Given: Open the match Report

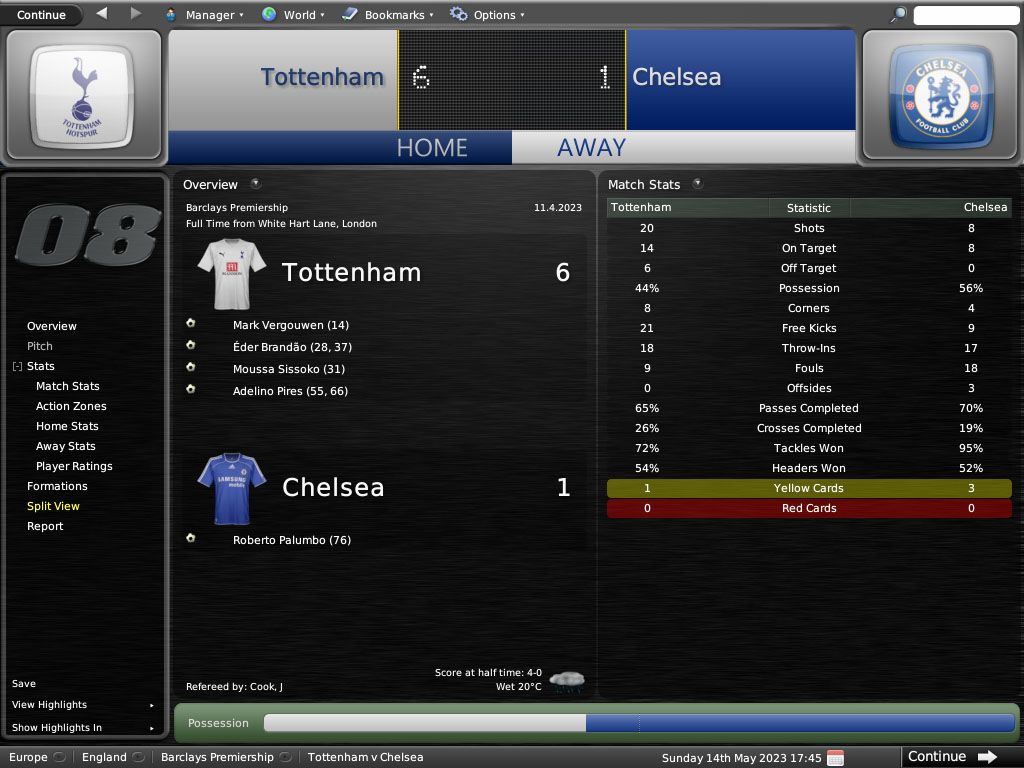Looking at the screenshot, I should [45, 526].
